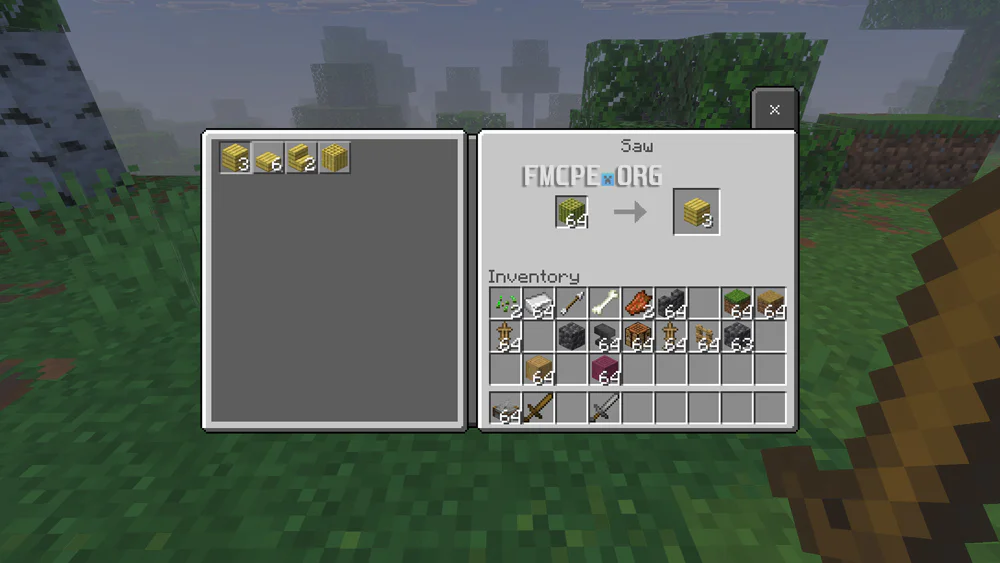Select the iron ingot stack
1000x563 pixels.
[538, 304]
